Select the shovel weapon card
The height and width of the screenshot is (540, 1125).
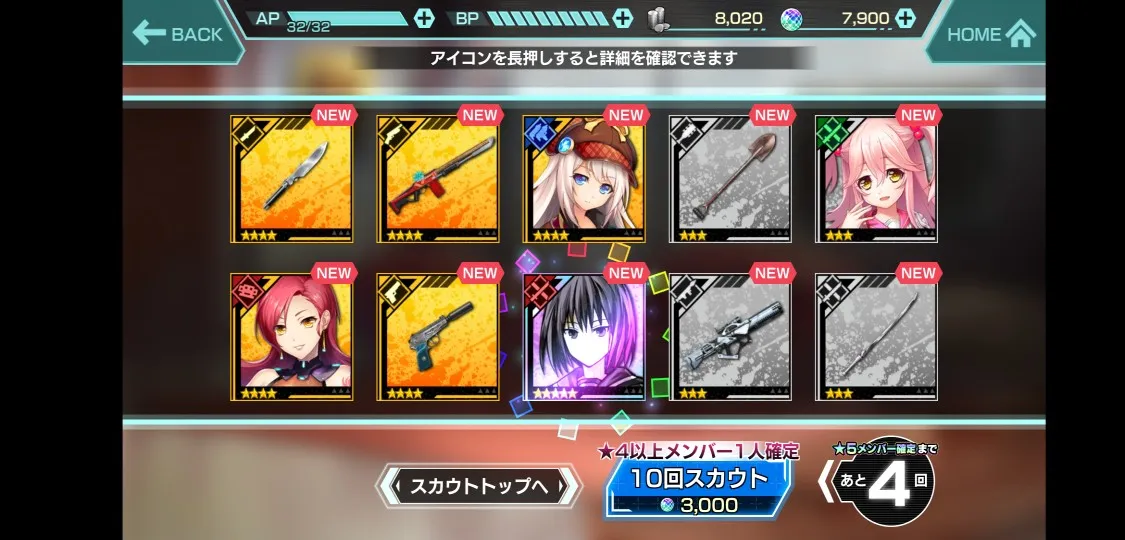(730, 180)
